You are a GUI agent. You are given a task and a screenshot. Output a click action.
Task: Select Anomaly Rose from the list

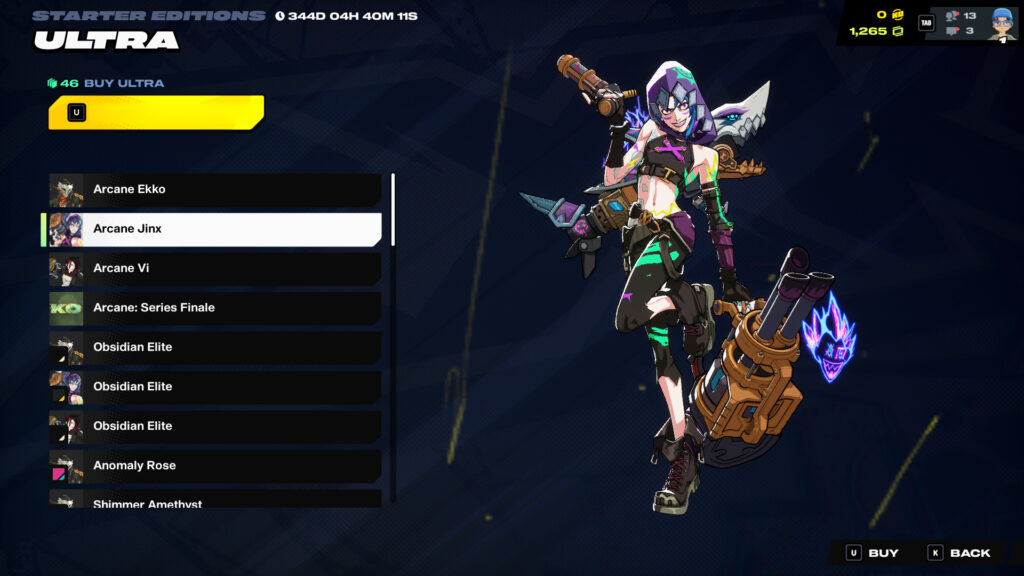coord(215,465)
